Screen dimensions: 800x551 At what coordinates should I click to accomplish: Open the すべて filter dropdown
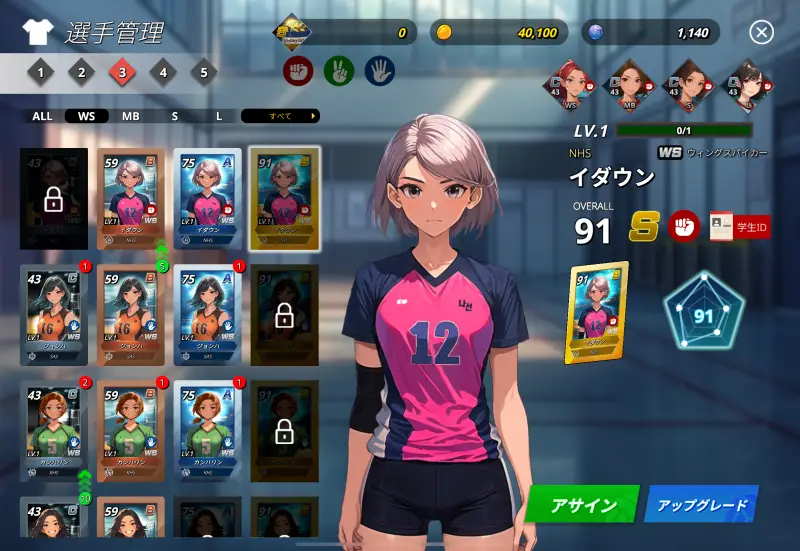click(280, 116)
